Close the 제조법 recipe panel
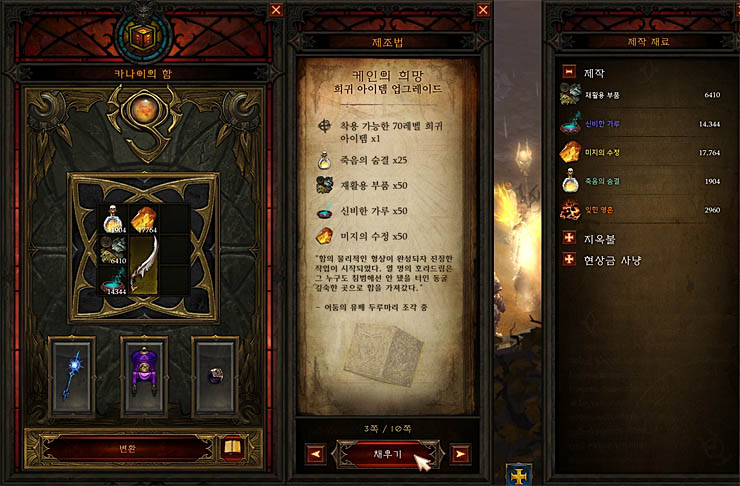This screenshot has height=486, width=740. [483, 10]
